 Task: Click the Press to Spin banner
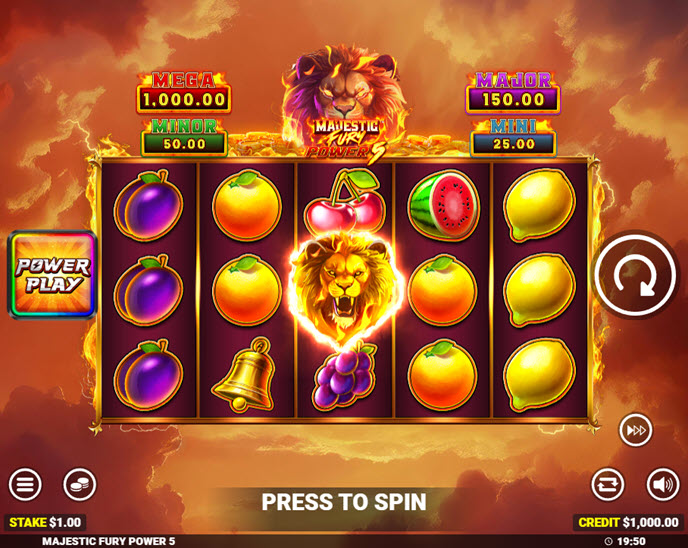344,502
